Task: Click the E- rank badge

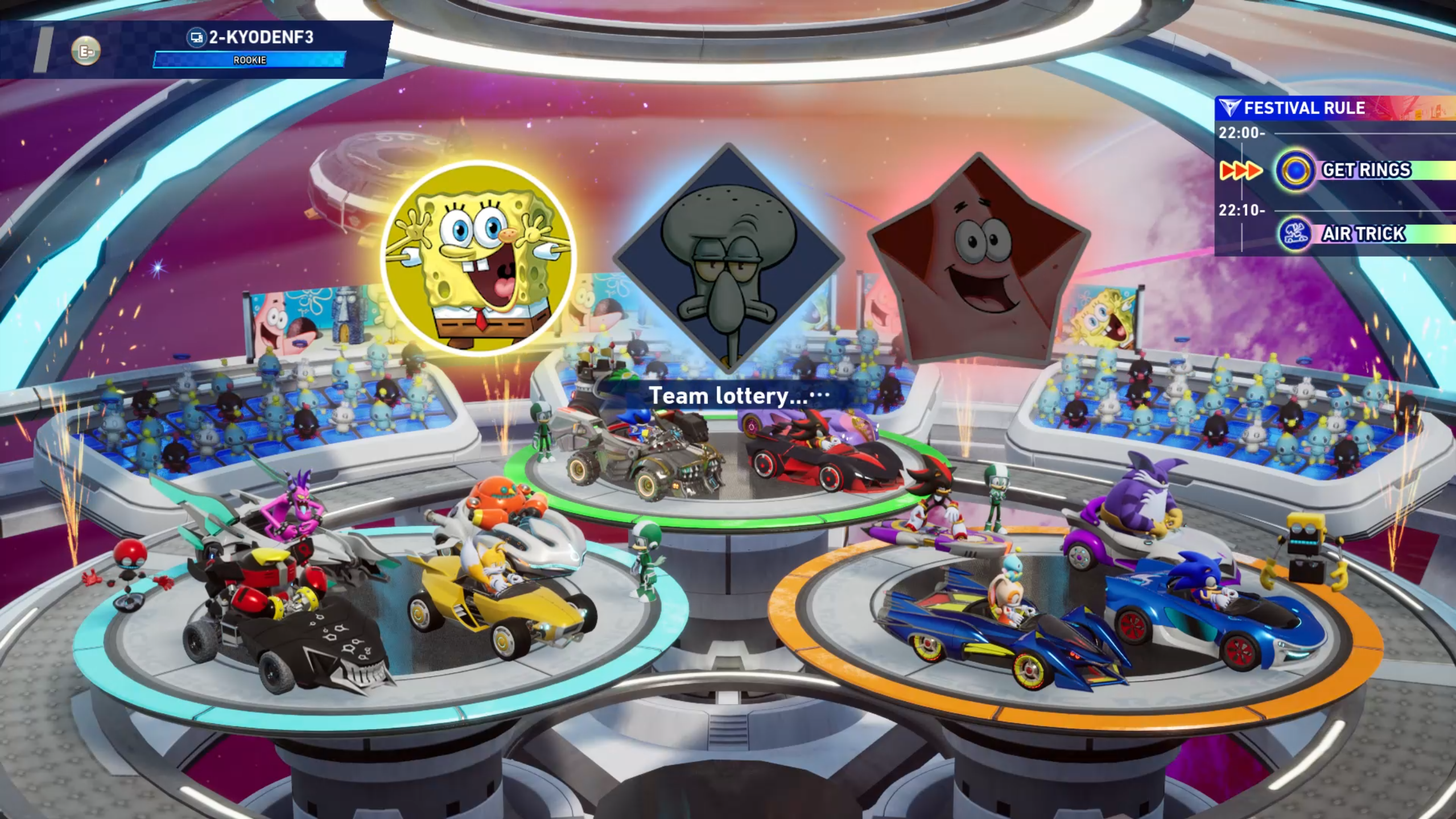Action: [86, 51]
